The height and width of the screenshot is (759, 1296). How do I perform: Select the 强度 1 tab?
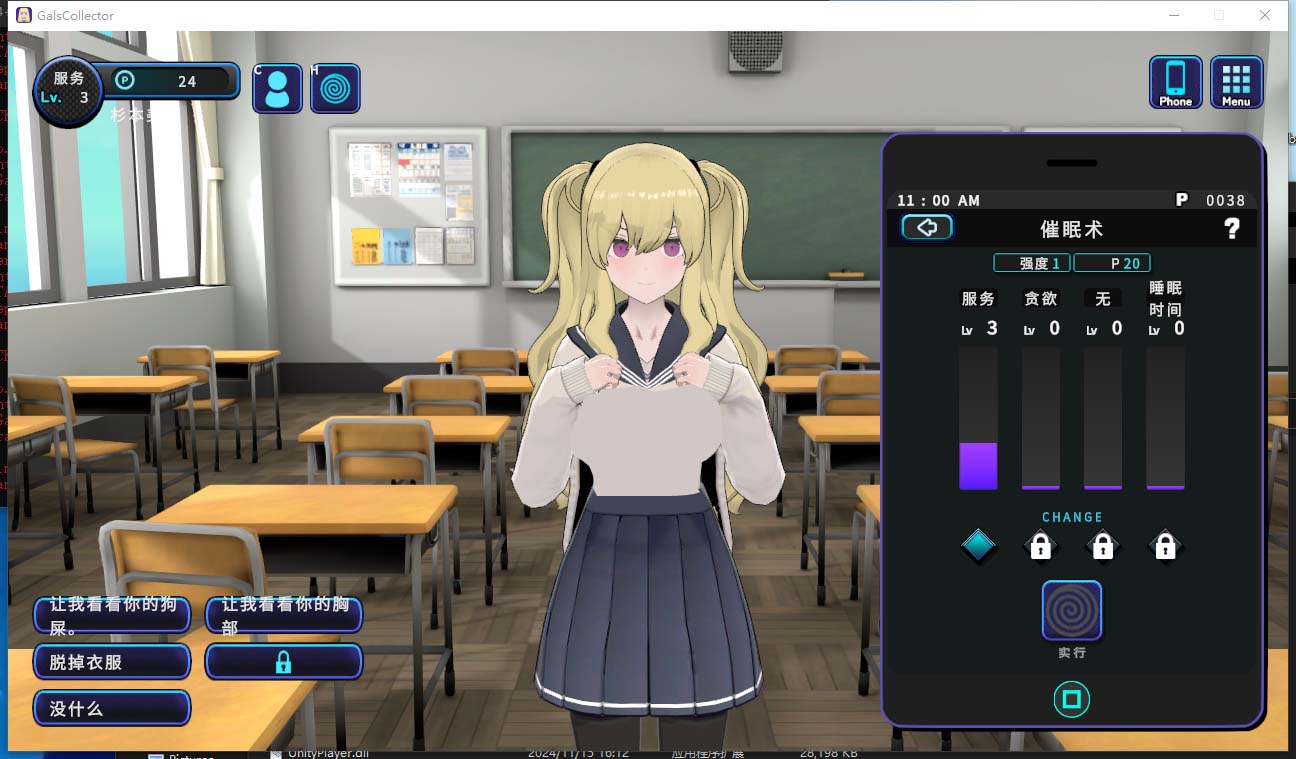1031,262
